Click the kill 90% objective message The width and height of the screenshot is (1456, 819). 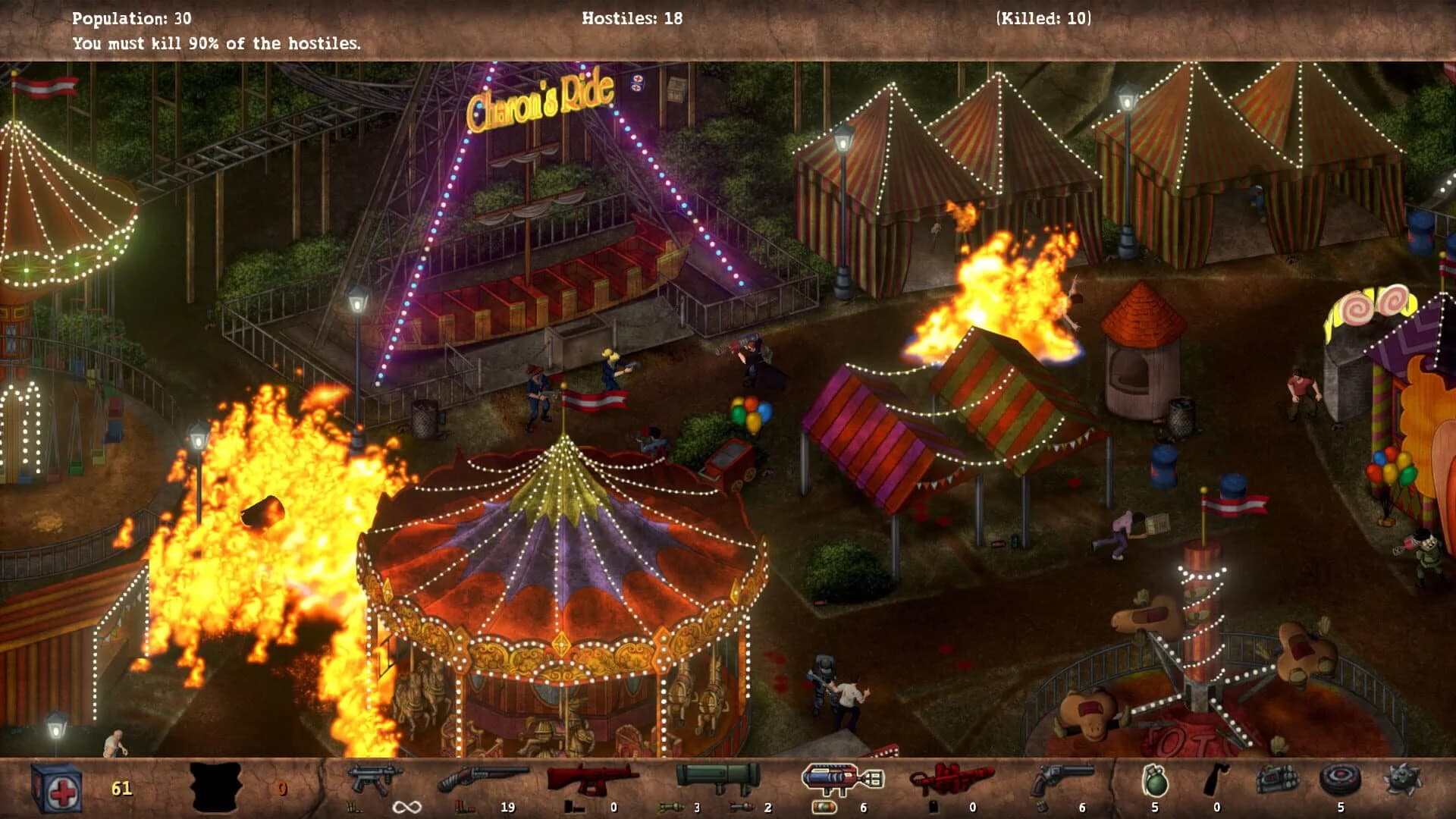[x=216, y=43]
